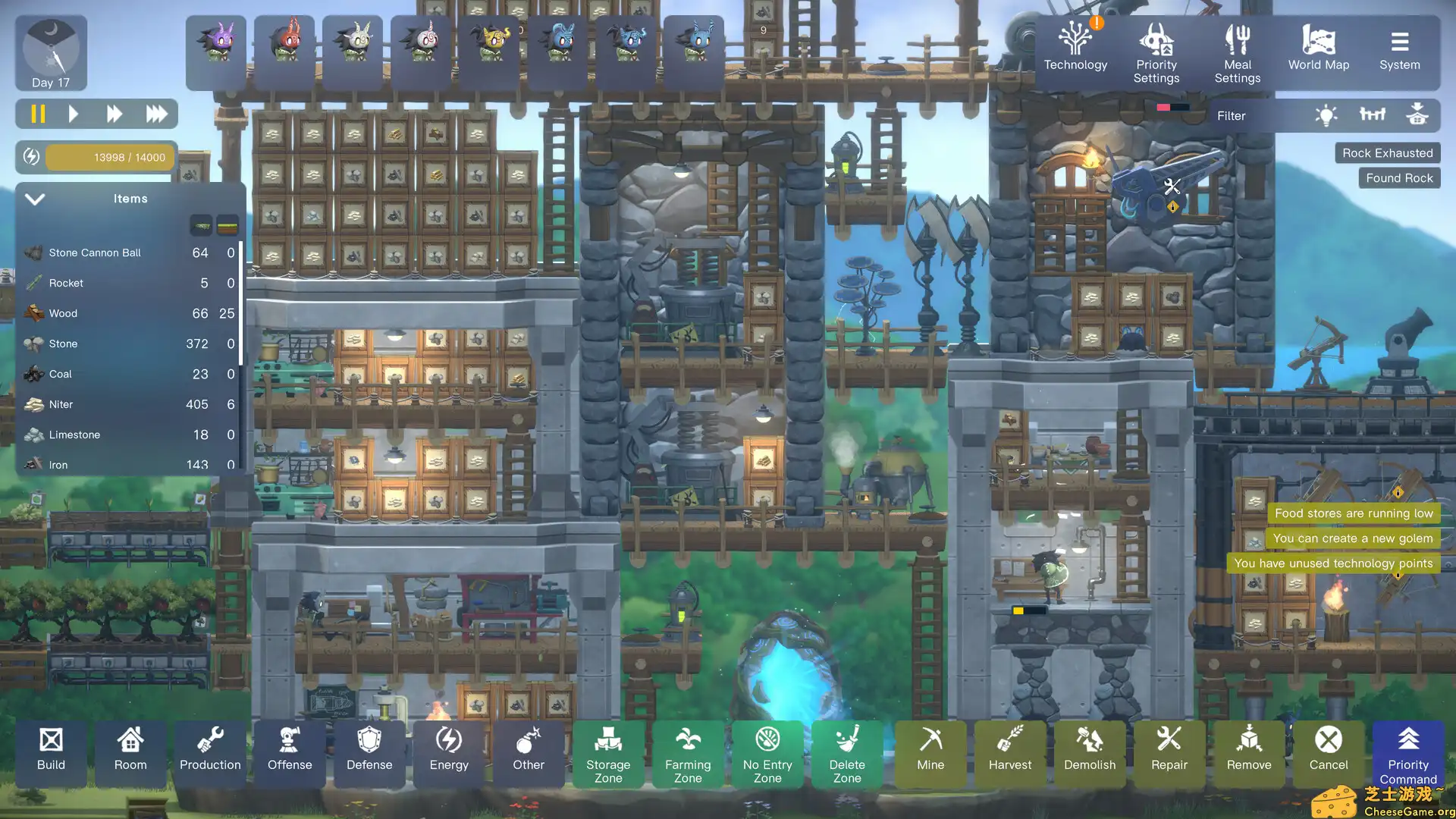
Task: Use the Priority Command tool
Action: click(x=1408, y=754)
